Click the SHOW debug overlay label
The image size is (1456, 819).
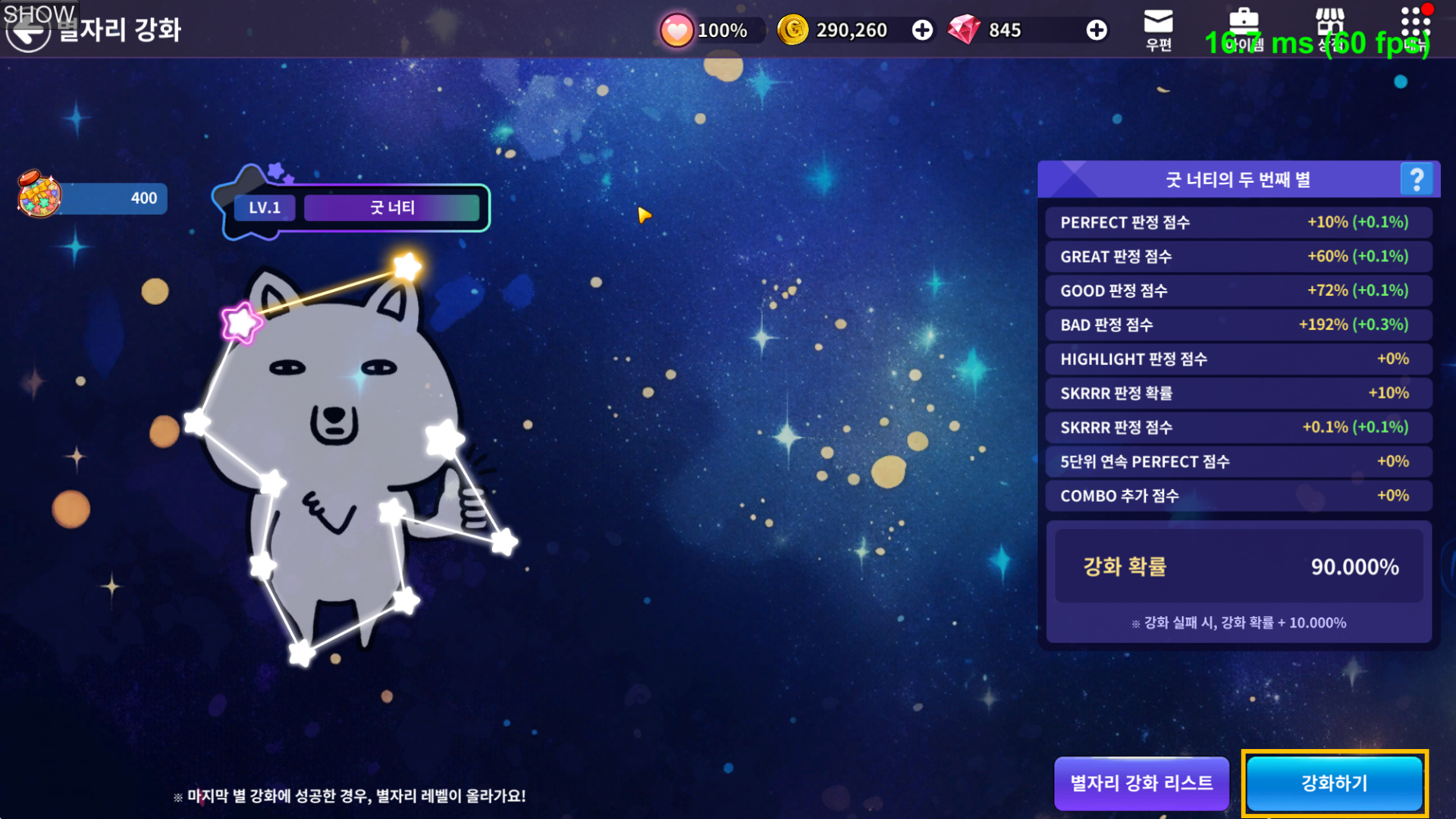tap(39, 14)
